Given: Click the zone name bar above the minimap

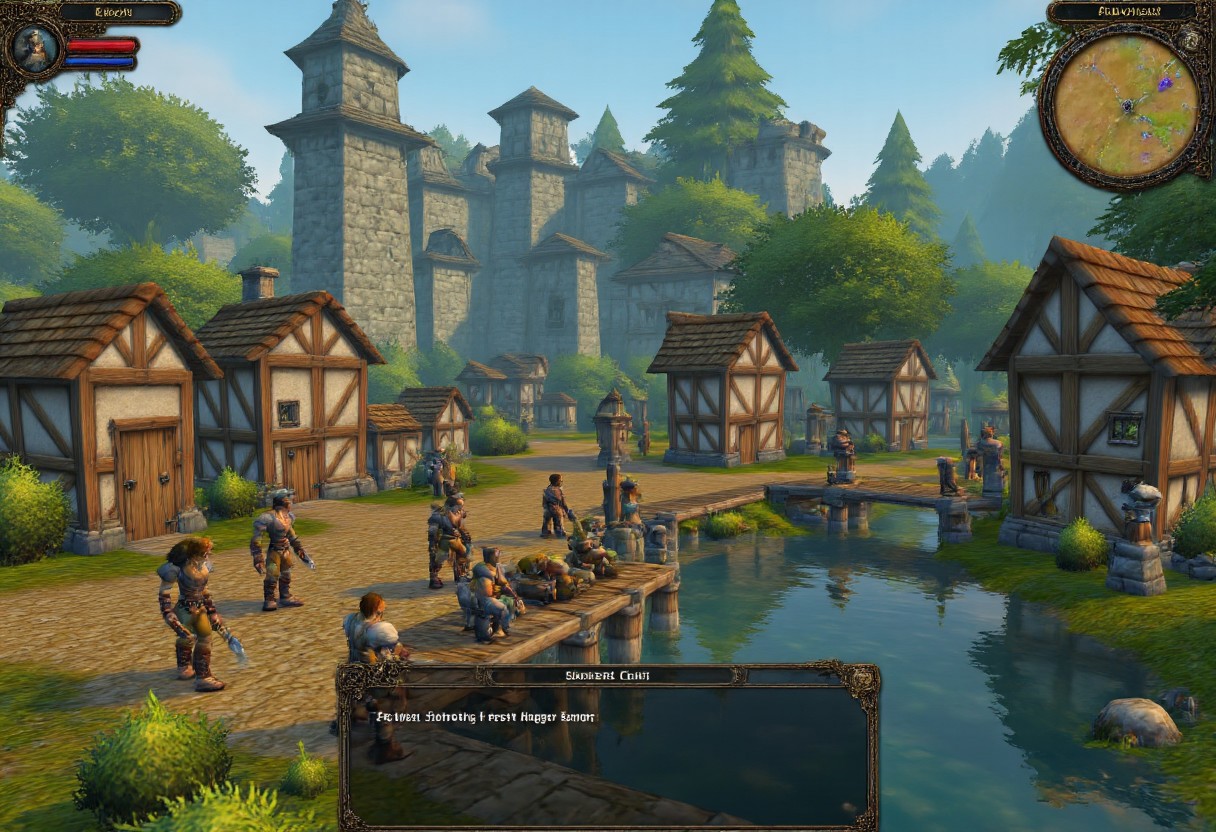Looking at the screenshot, I should tap(1121, 13).
